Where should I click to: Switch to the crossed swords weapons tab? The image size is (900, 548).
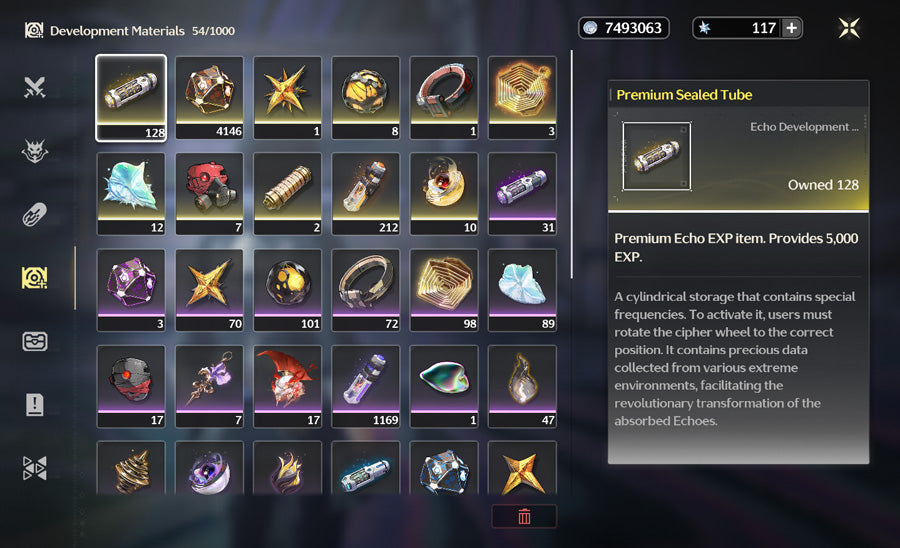pyautogui.click(x=35, y=87)
